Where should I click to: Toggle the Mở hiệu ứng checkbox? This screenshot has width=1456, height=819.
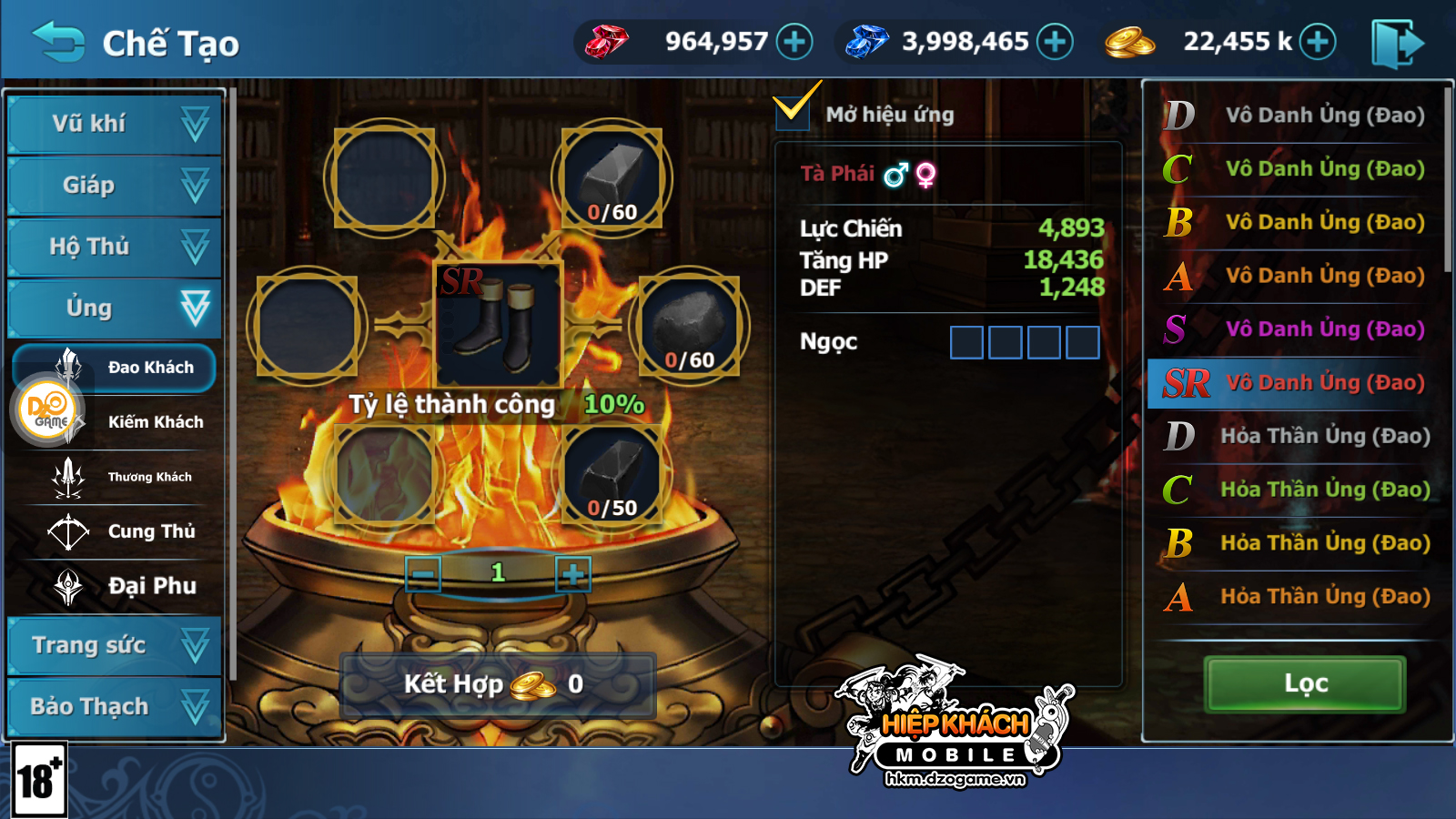[793, 110]
